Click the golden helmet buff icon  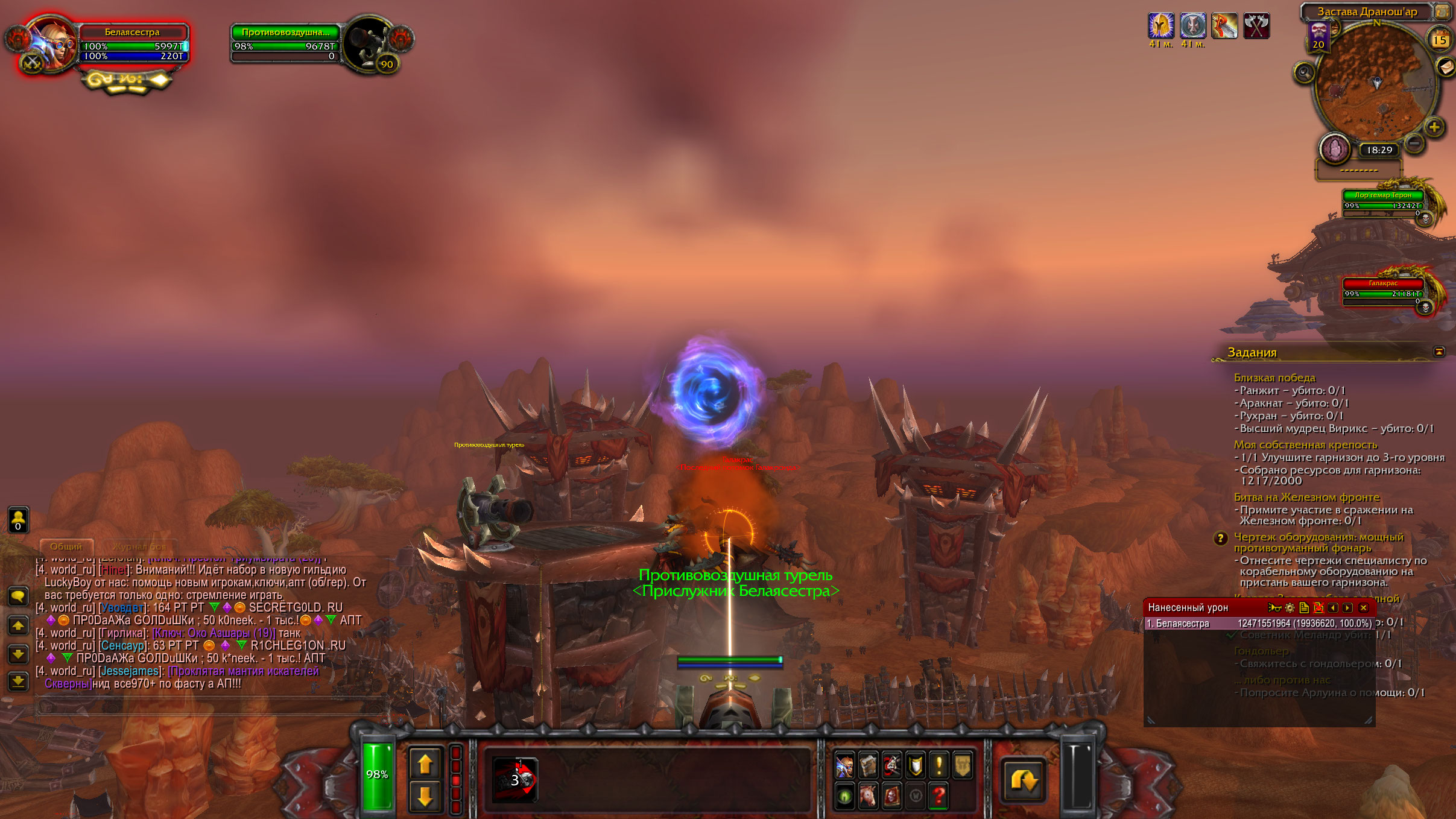click(x=1160, y=26)
